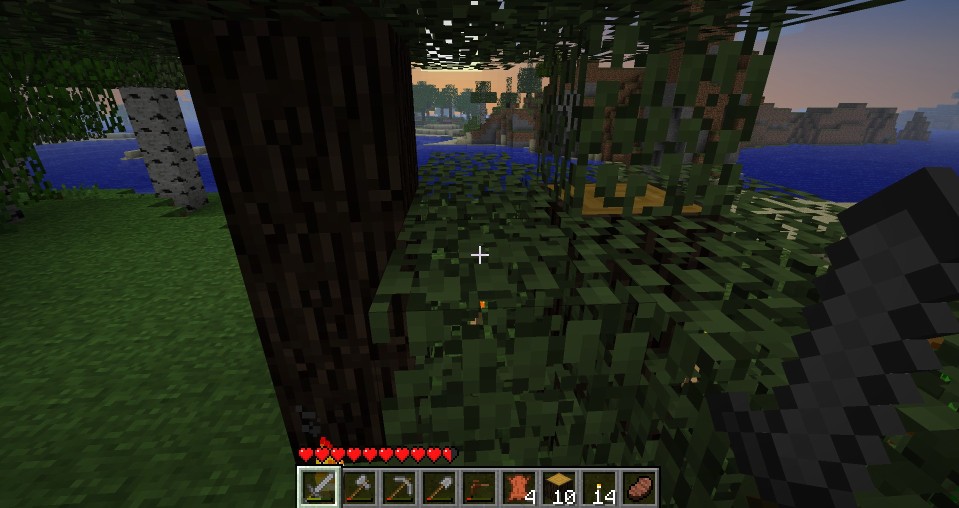
Task: Switch to the shovel in the hotbar
Action: point(438,487)
